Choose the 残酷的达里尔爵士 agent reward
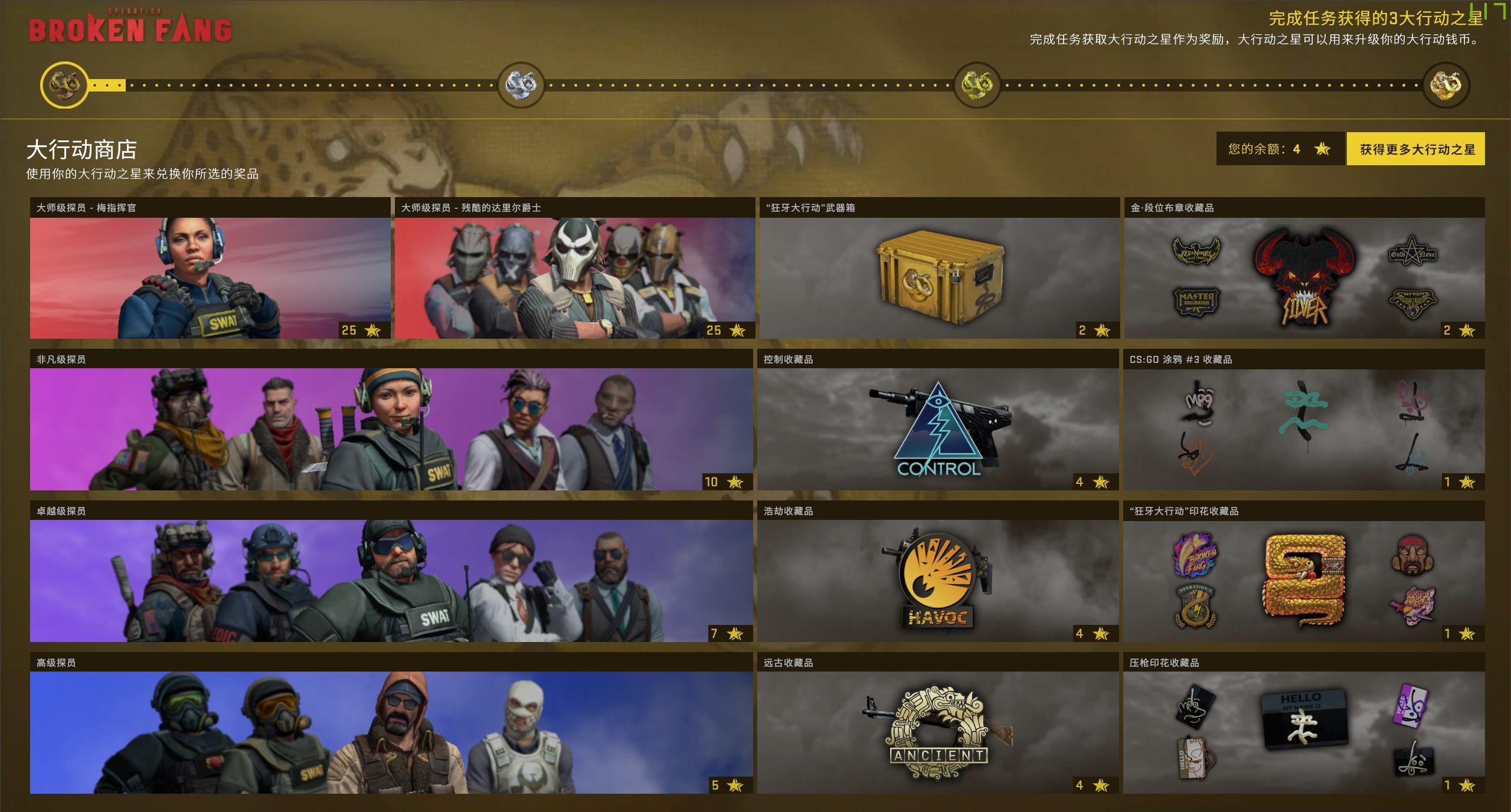Image resolution: width=1511 pixels, height=812 pixels. point(574,277)
